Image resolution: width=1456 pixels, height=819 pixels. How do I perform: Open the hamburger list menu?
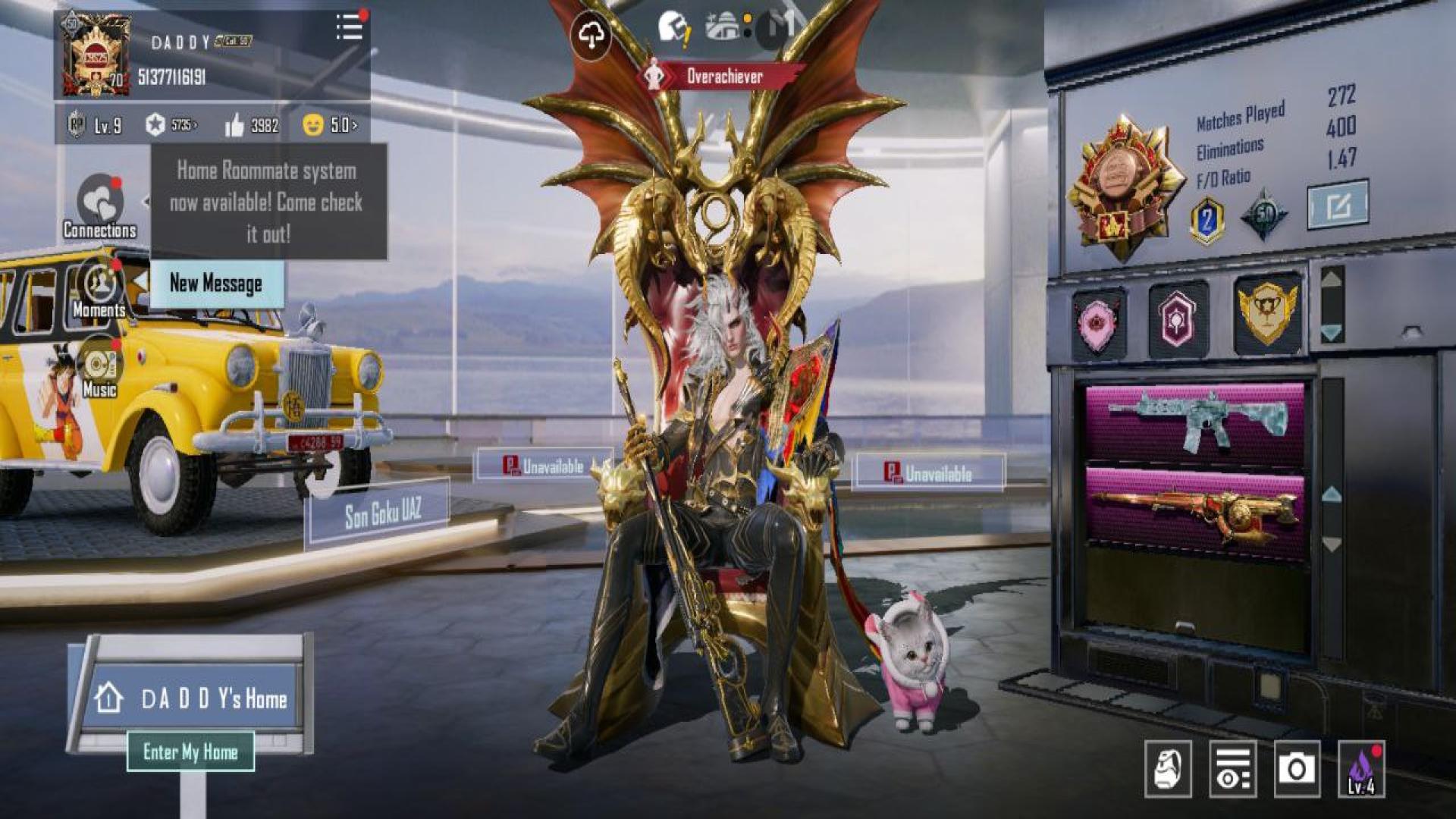(x=350, y=27)
